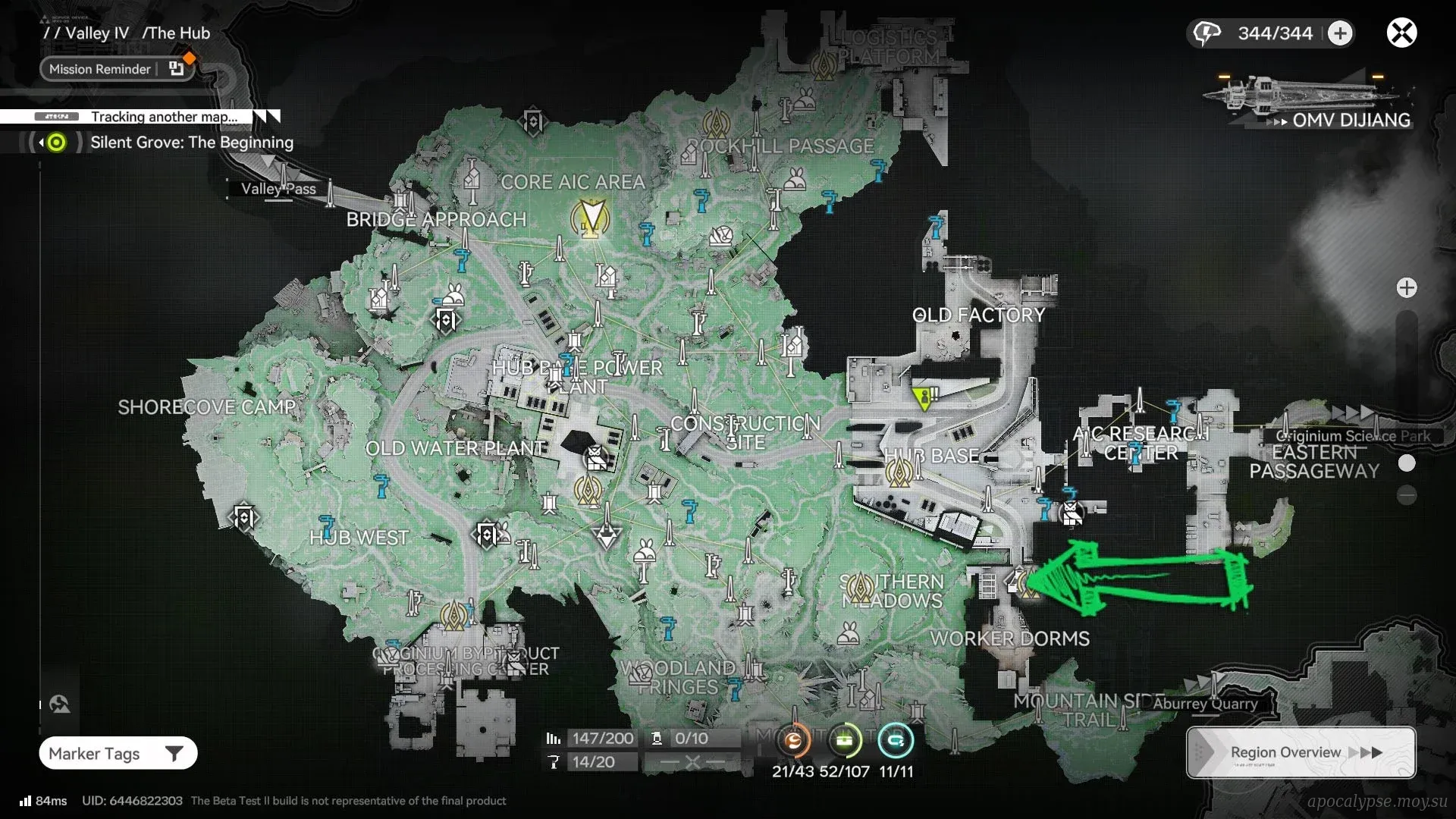Select the teal chain-link counter icon
Viewport: 1456px width, 819px height.
pos(896,741)
